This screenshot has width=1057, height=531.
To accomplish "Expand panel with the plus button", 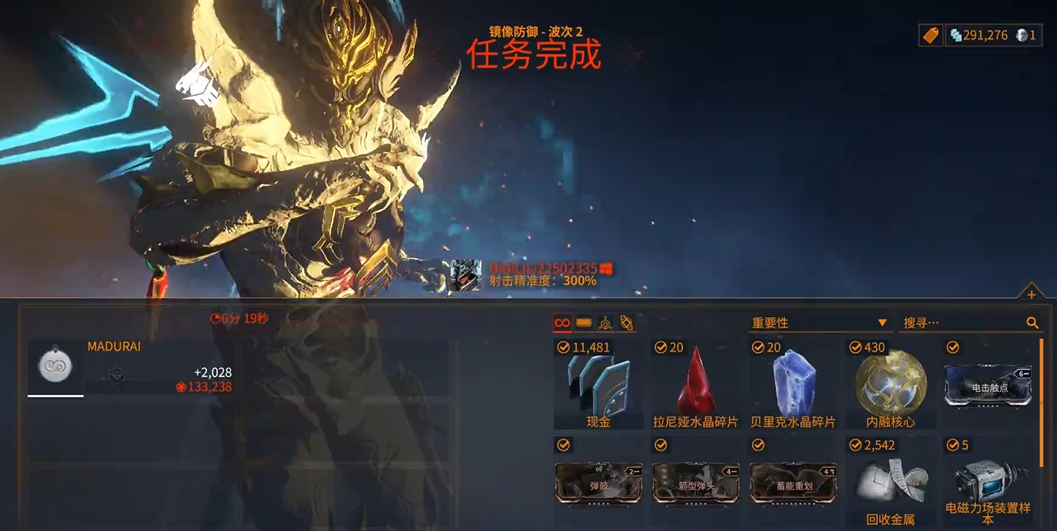I will 1031,294.
